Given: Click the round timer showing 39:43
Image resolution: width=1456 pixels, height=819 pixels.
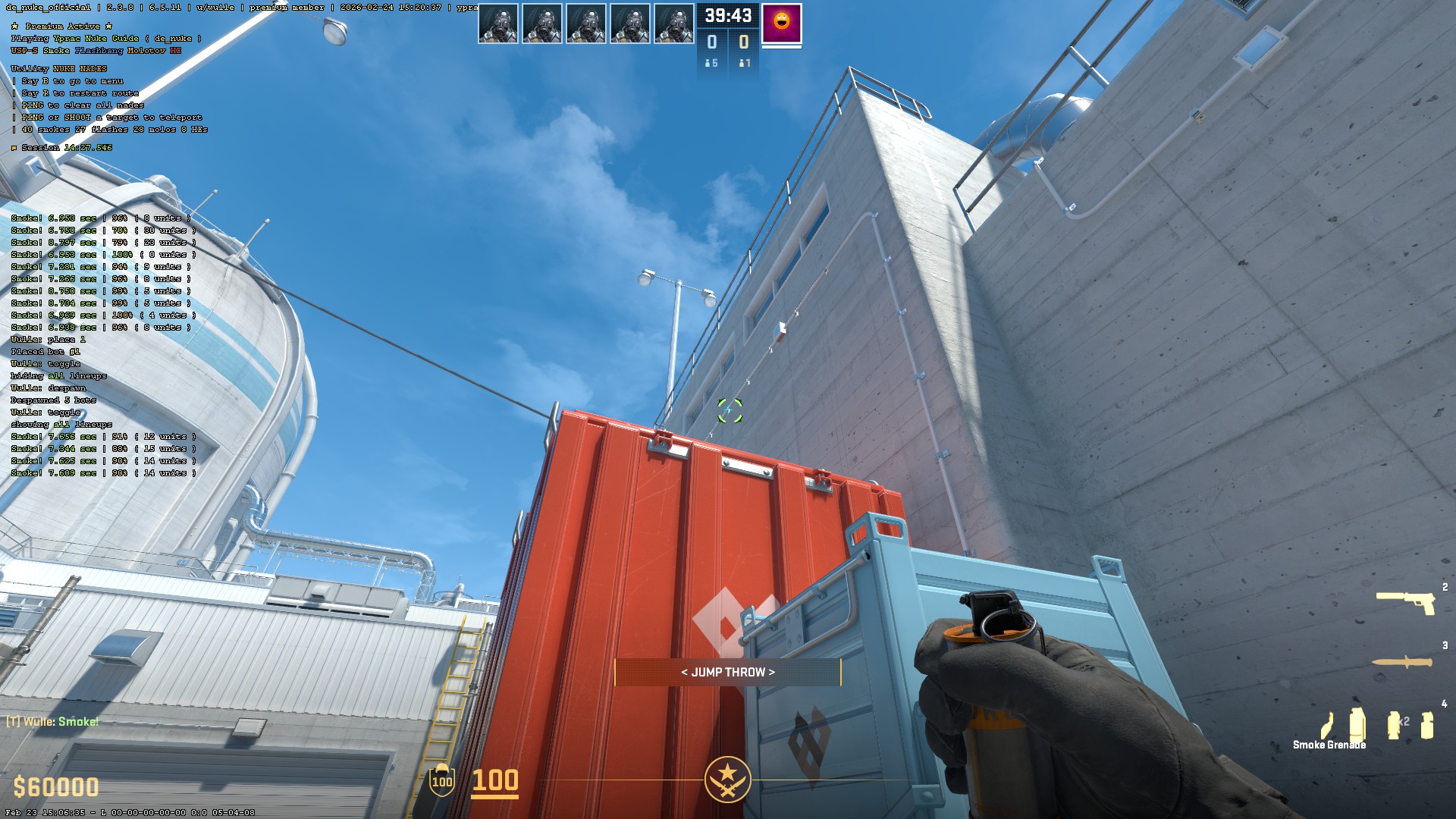Looking at the screenshot, I should (x=726, y=15).
